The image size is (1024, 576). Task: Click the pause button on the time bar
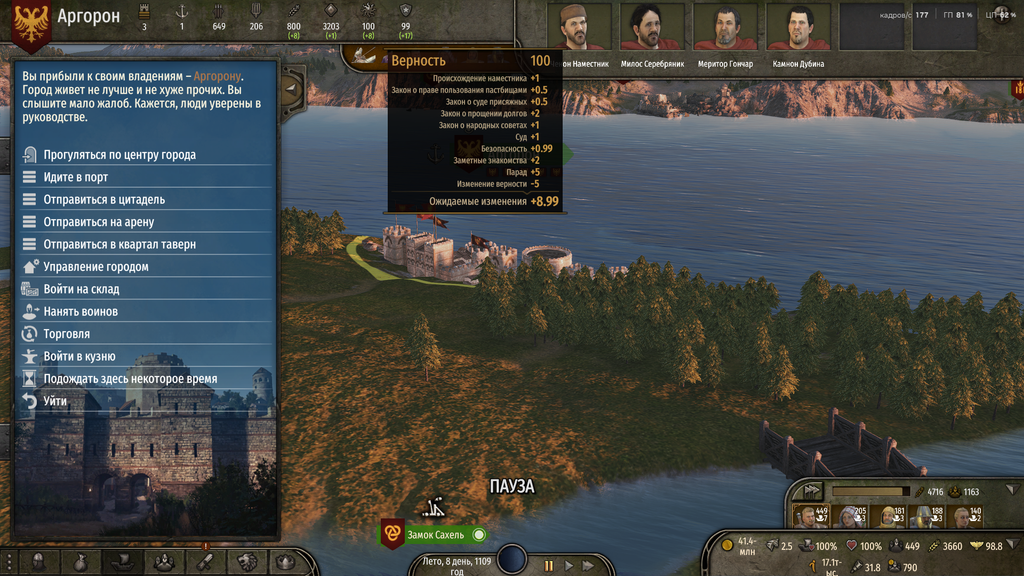click(549, 566)
